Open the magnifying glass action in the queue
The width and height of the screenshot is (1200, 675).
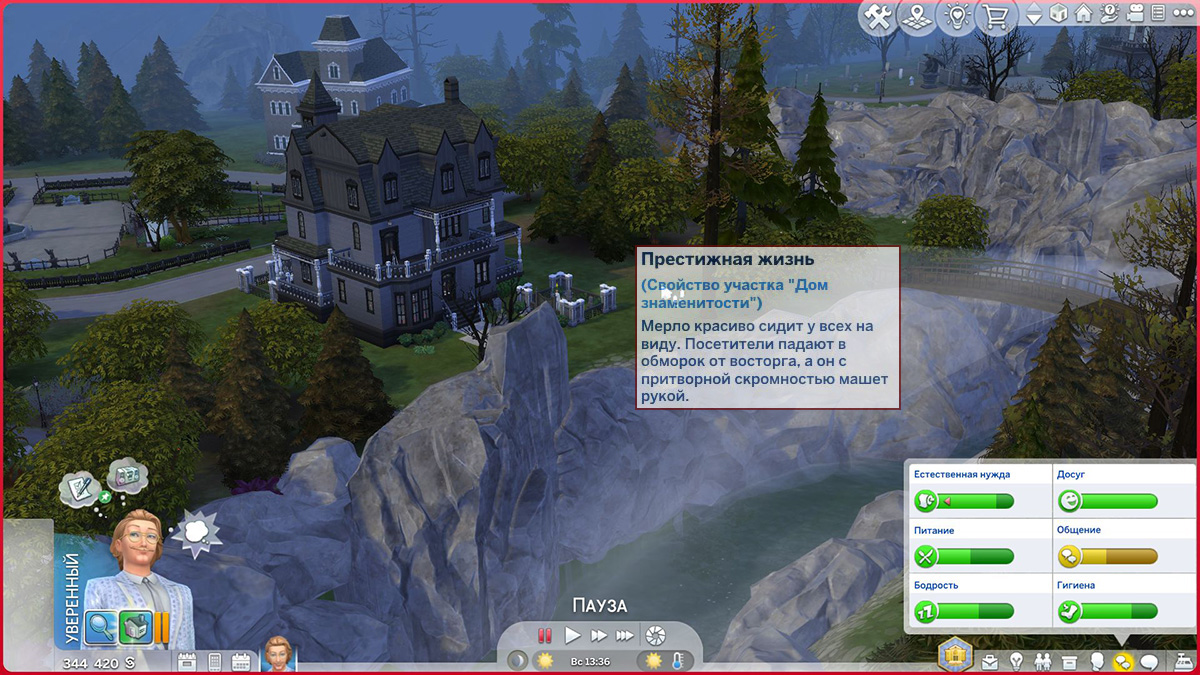tap(101, 627)
